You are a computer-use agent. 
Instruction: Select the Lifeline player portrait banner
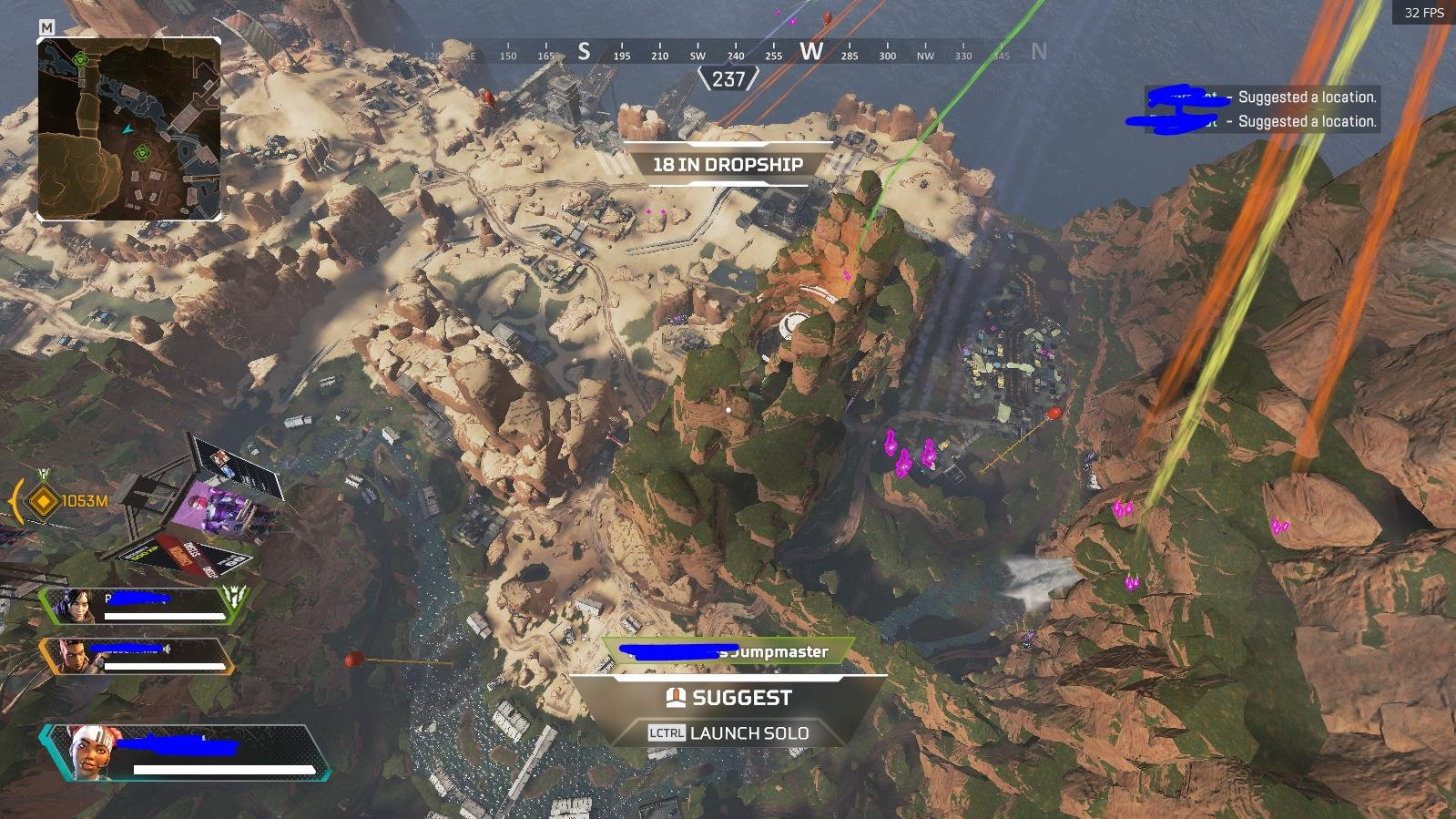pyautogui.click(x=187, y=752)
